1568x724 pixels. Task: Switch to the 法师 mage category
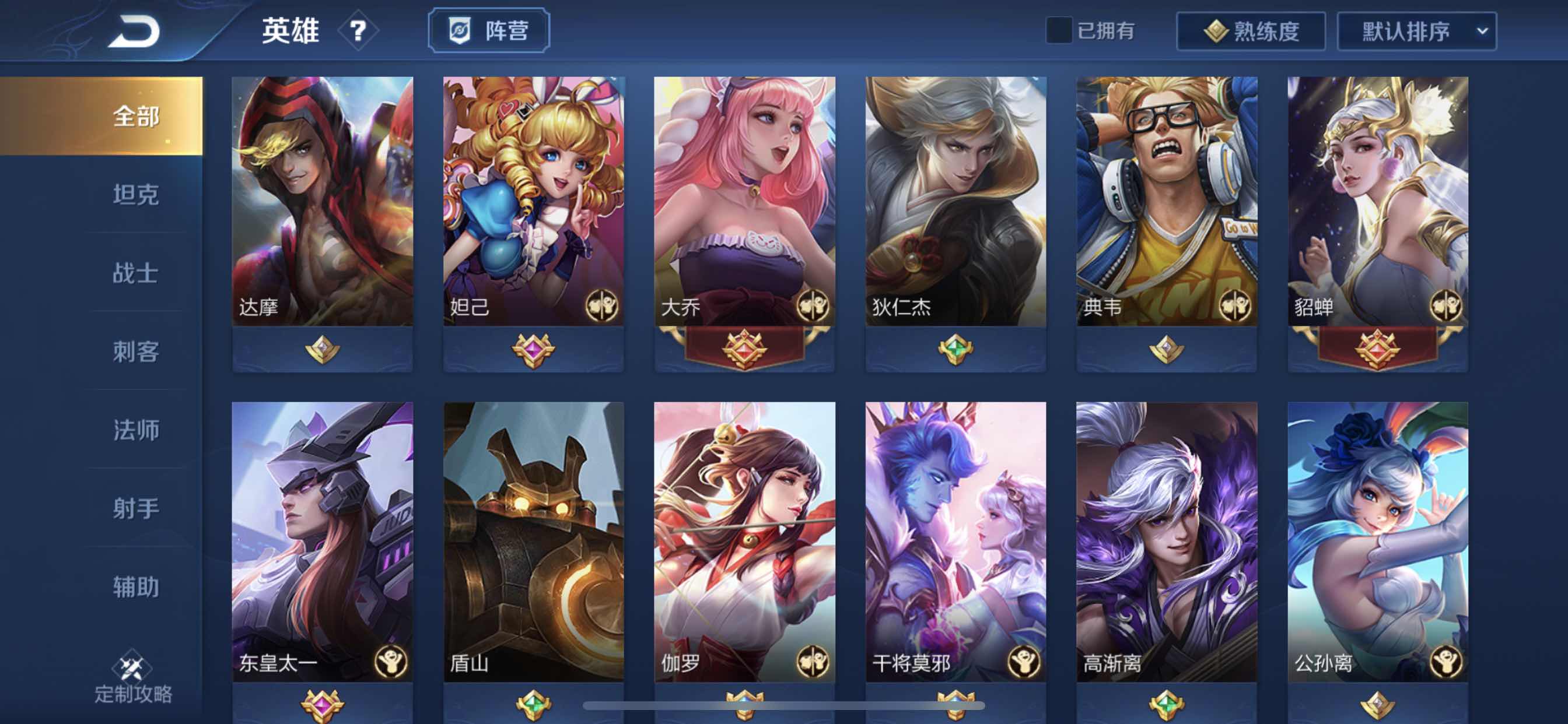click(135, 428)
